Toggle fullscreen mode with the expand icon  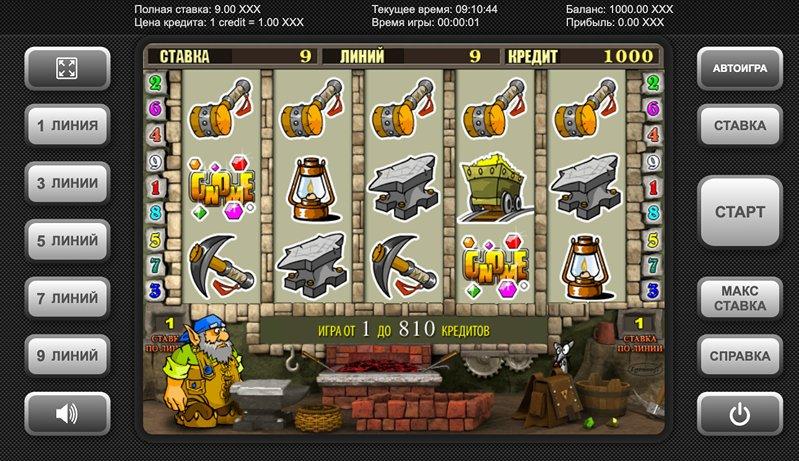(67, 68)
